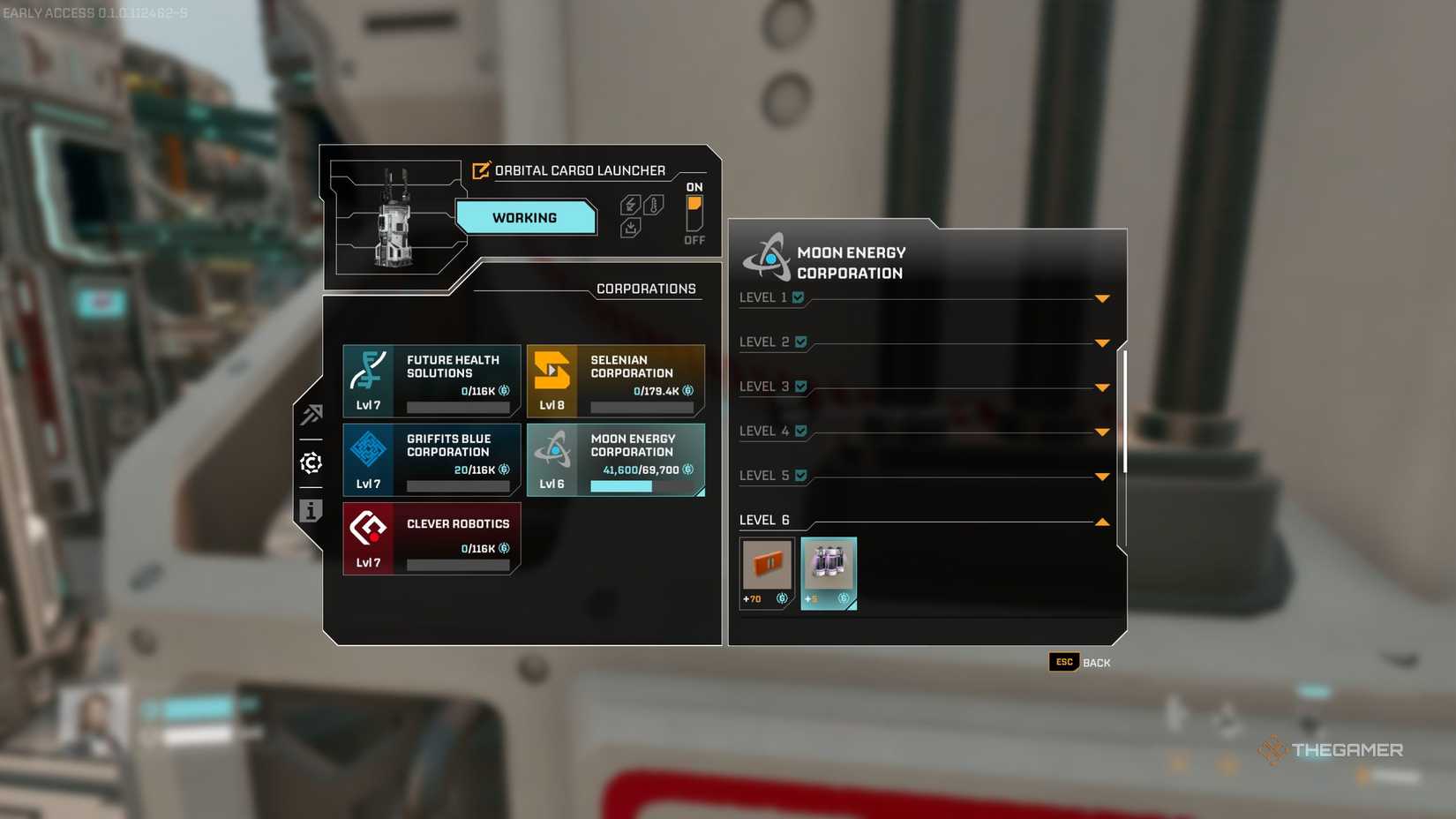Viewport: 1456px width, 819px height.
Task: Open the info panel via the sidebar i icon
Action: (x=311, y=510)
